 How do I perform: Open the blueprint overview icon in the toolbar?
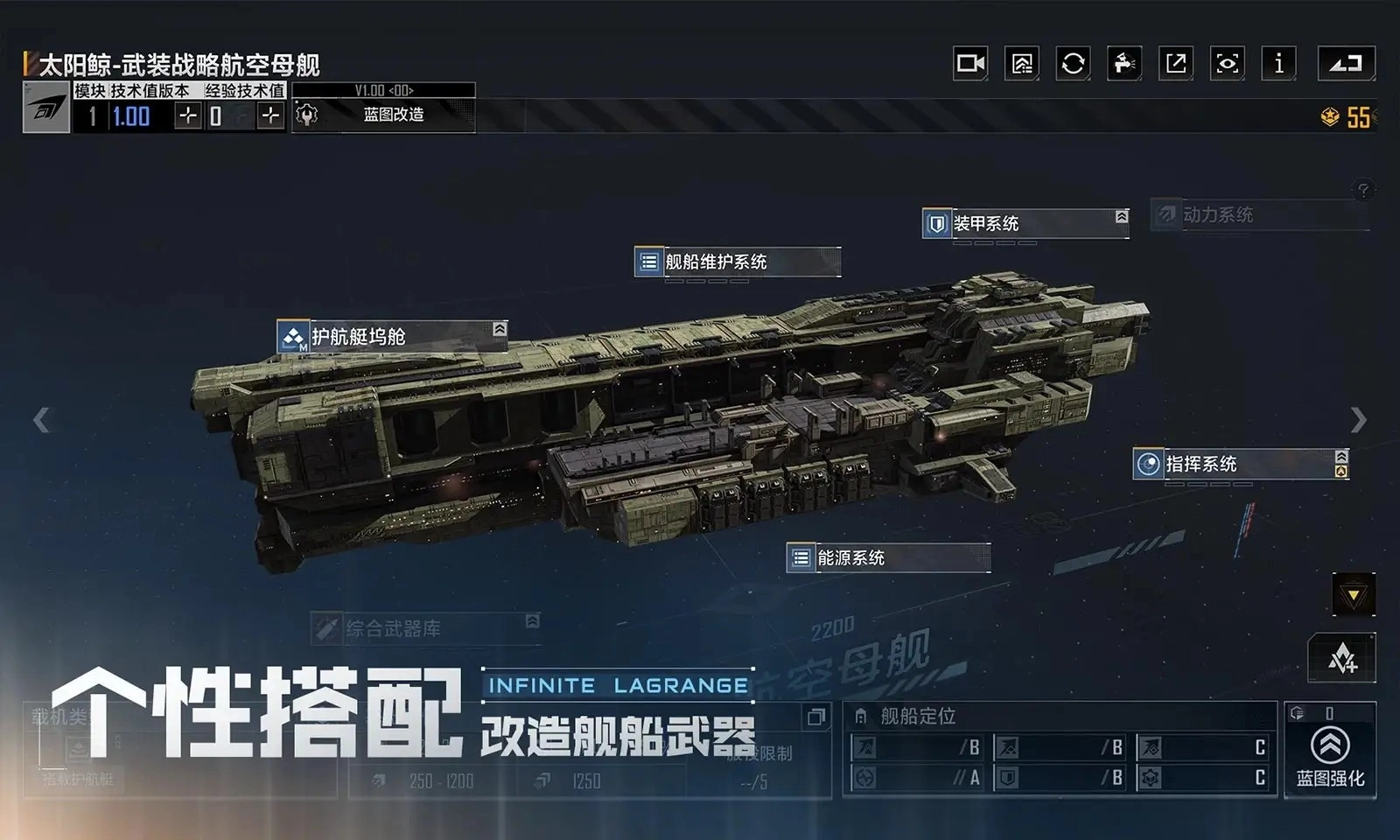1020,63
